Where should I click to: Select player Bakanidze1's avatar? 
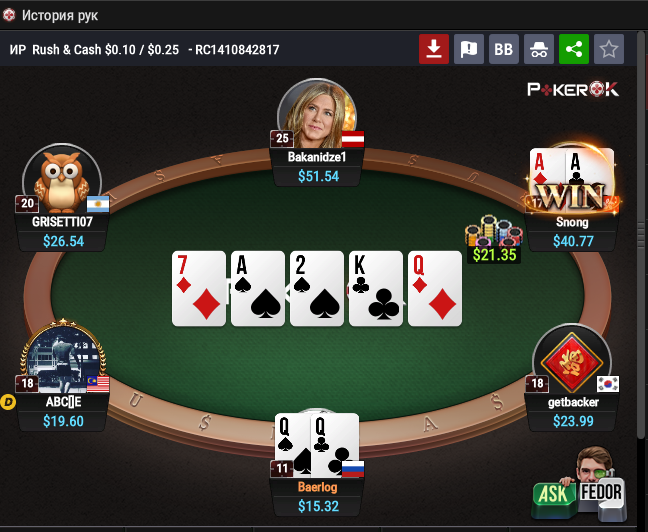pyautogui.click(x=317, y=115)
